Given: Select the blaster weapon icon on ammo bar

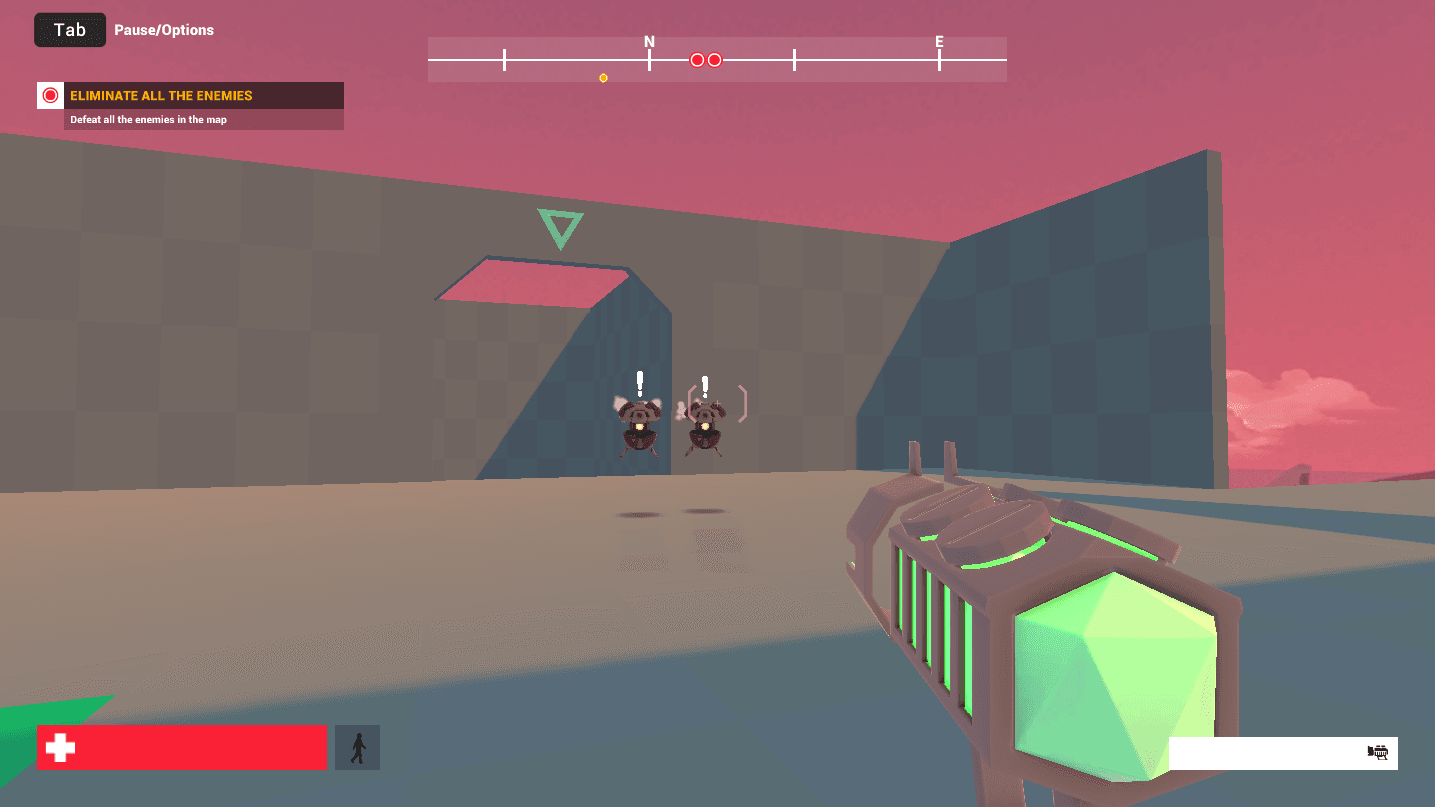Looking at the screenshot, I should point(1379,753).
